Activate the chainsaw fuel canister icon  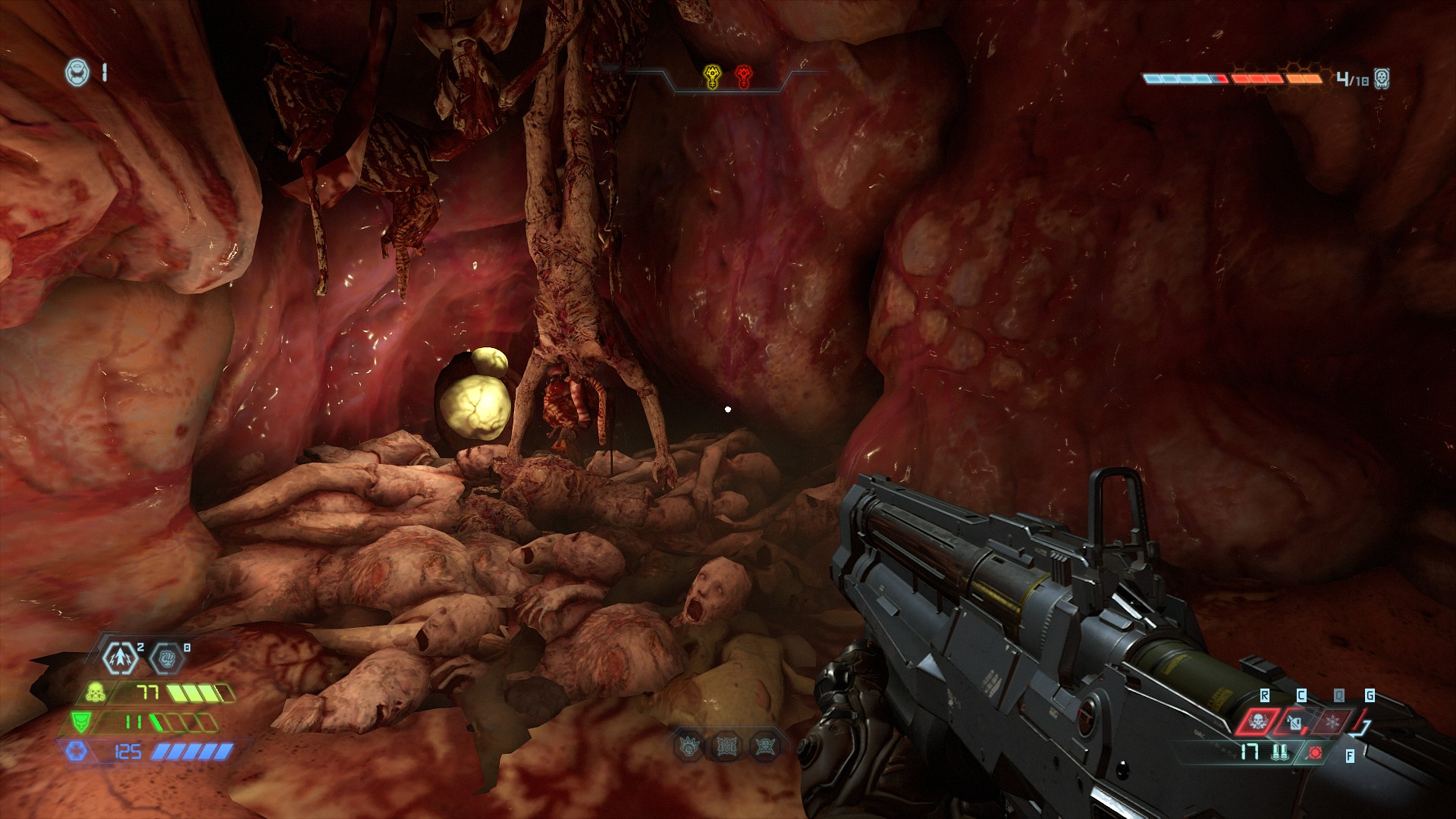pyautogui.click(x=1294, y=723)
